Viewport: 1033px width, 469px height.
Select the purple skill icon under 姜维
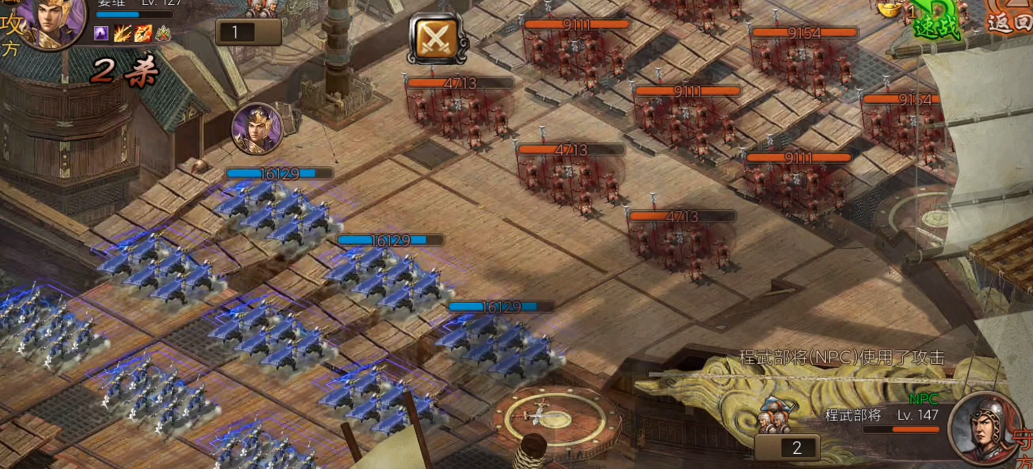[101, 34]
